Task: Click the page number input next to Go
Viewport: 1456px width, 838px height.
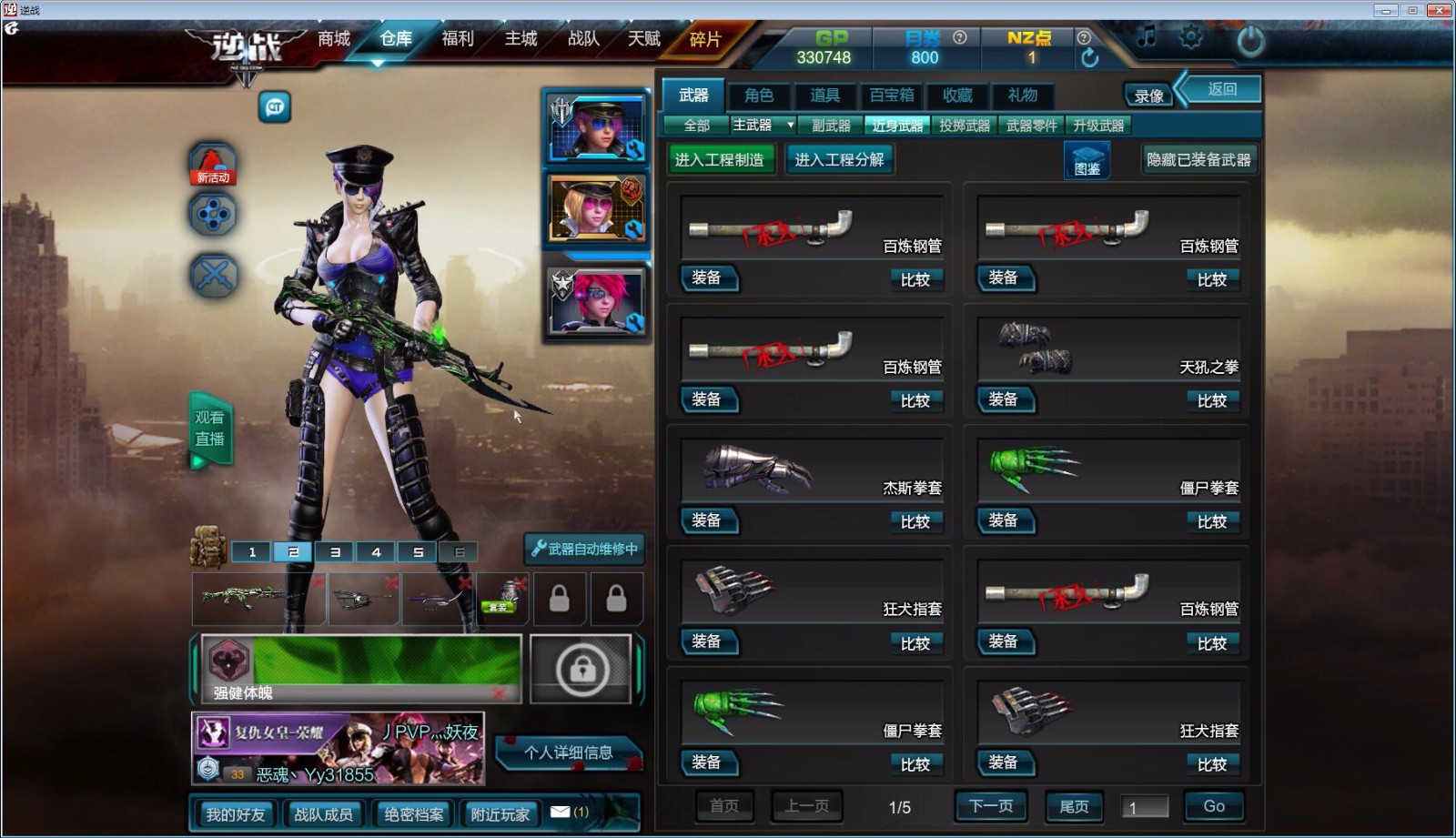Action: click(x=1145, y=805)
